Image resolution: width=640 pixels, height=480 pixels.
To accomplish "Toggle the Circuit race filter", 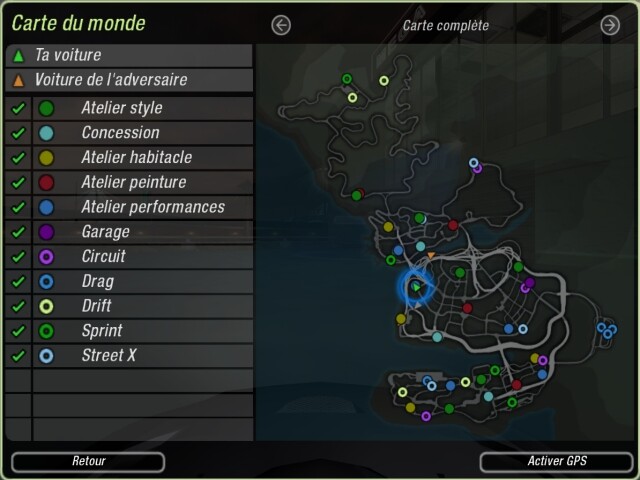I will (18, 257).
